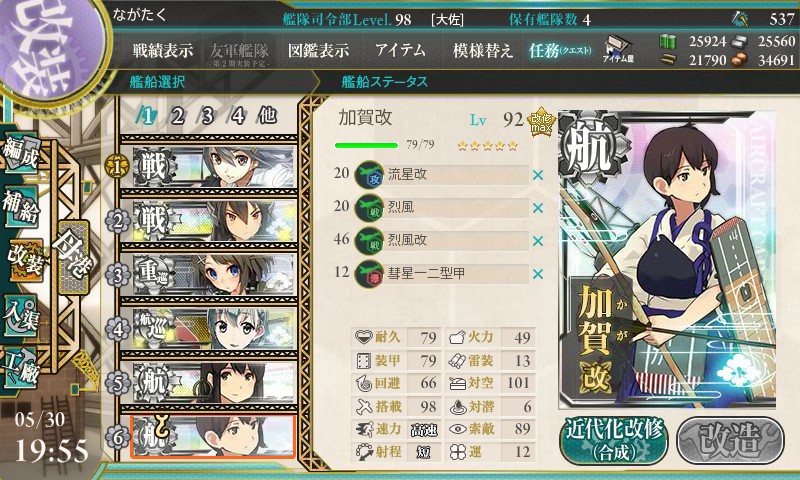
Task: Switch to fleet tab 2
Action: pyautogui.click(x=178, y=115)
